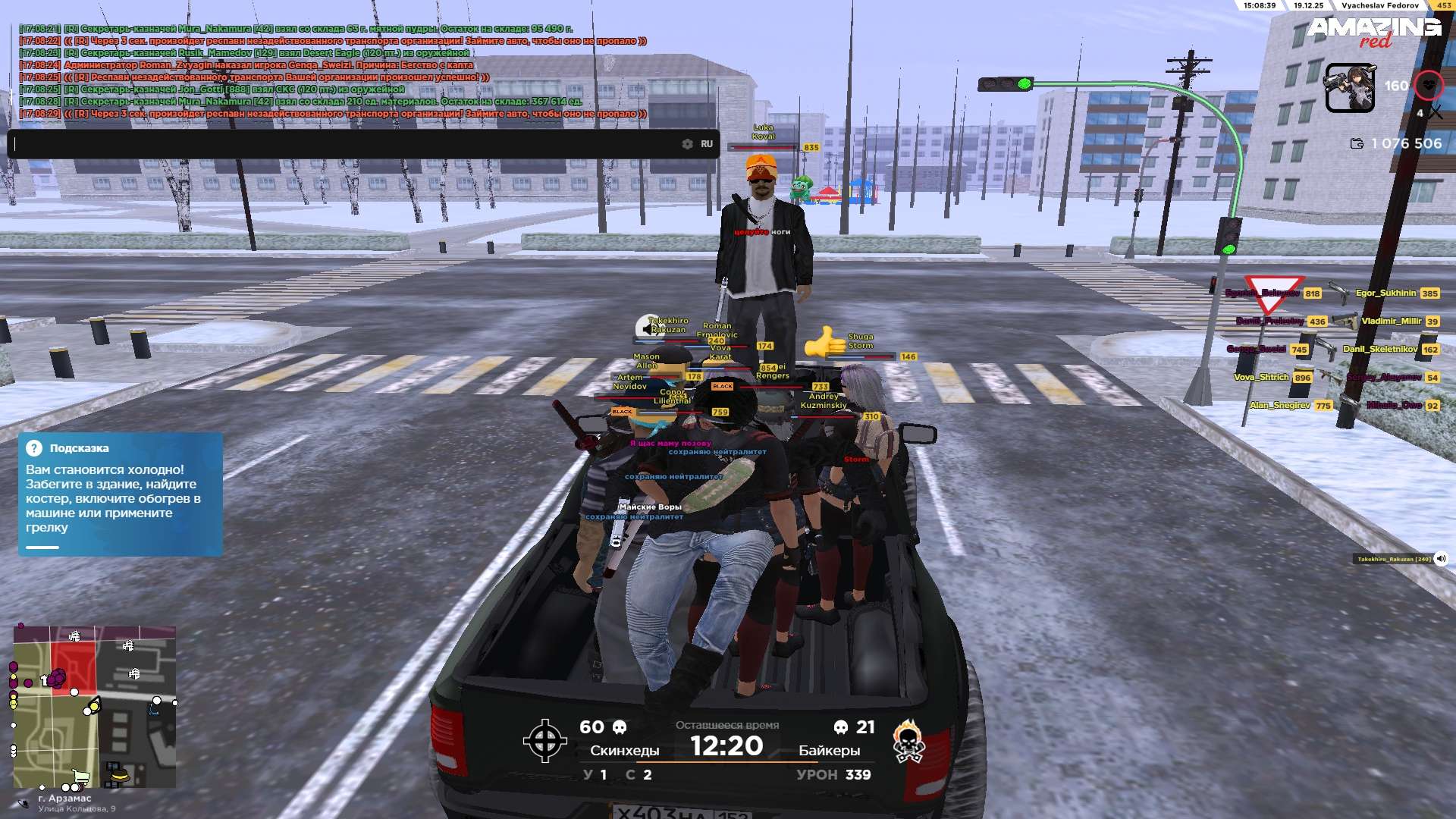Click the Skinheads crosshair team emblem
The width and height of the screenshot is (1456, 819).
tap(544, 740)
